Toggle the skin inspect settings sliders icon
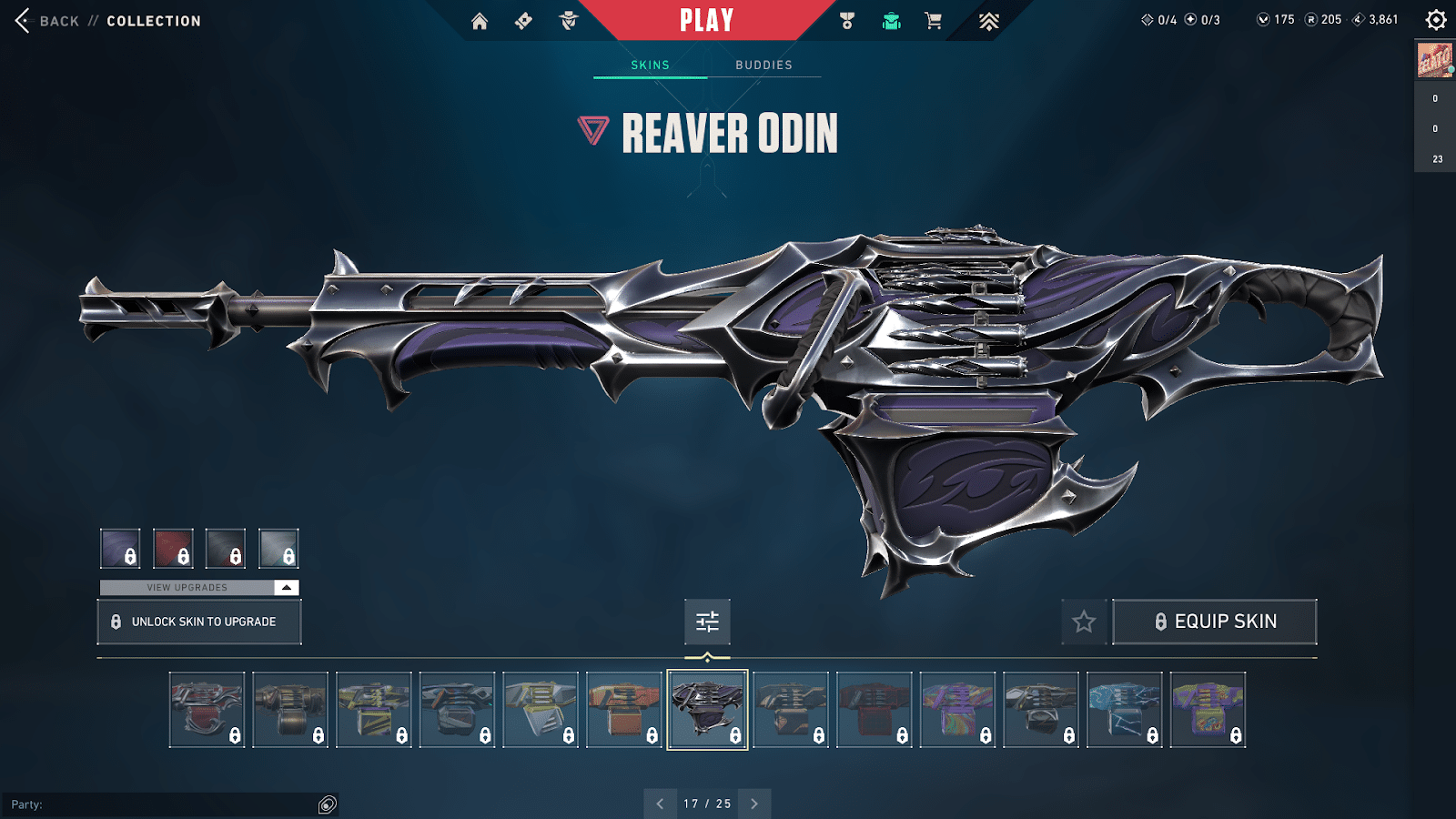This screenshot has height=819, width=1456. 707,622
